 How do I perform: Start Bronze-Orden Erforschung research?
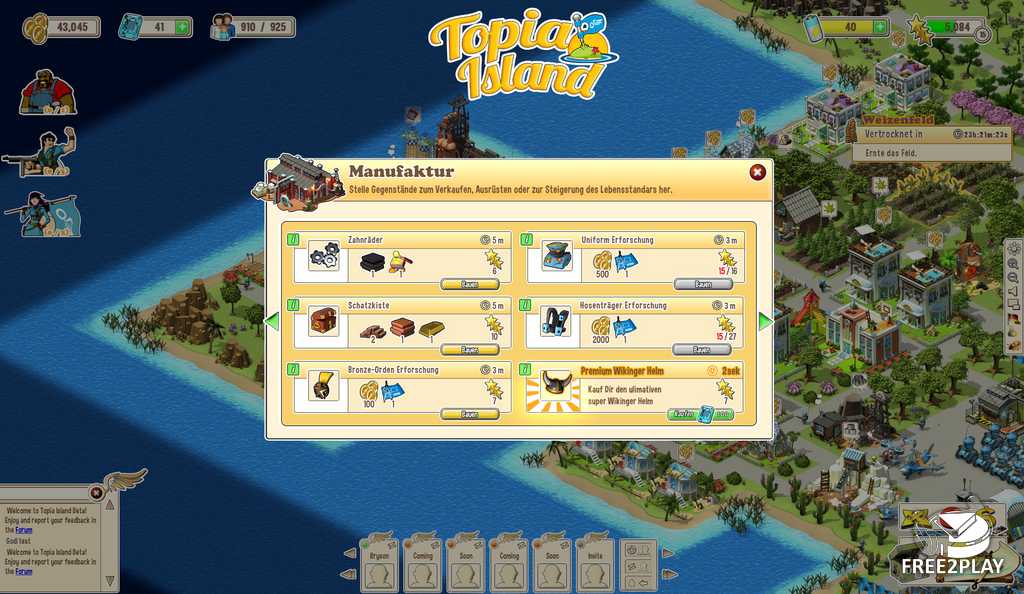tap(469, 414)
